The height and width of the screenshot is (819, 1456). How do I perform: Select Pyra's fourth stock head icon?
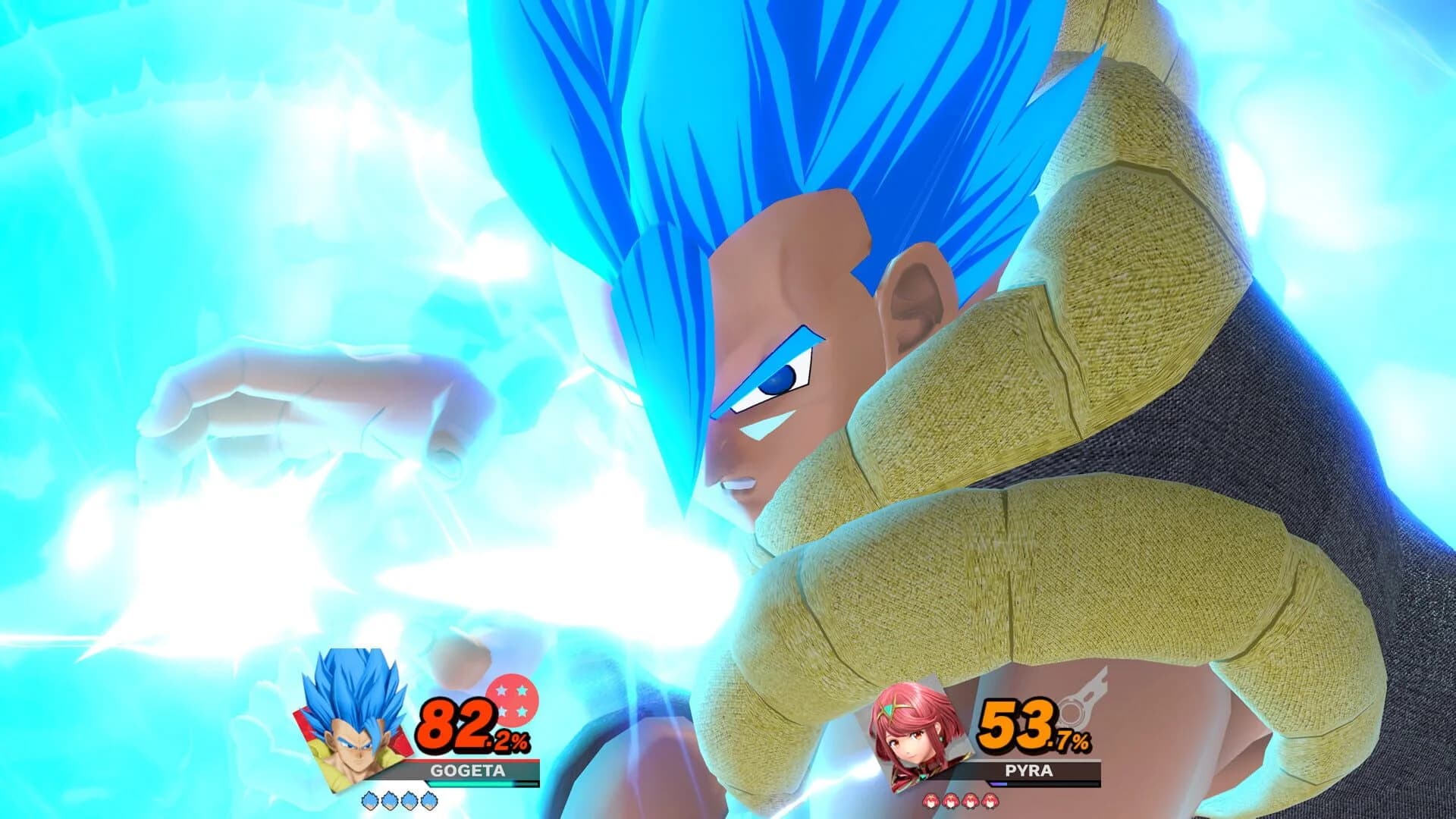[x=990, y=802]
